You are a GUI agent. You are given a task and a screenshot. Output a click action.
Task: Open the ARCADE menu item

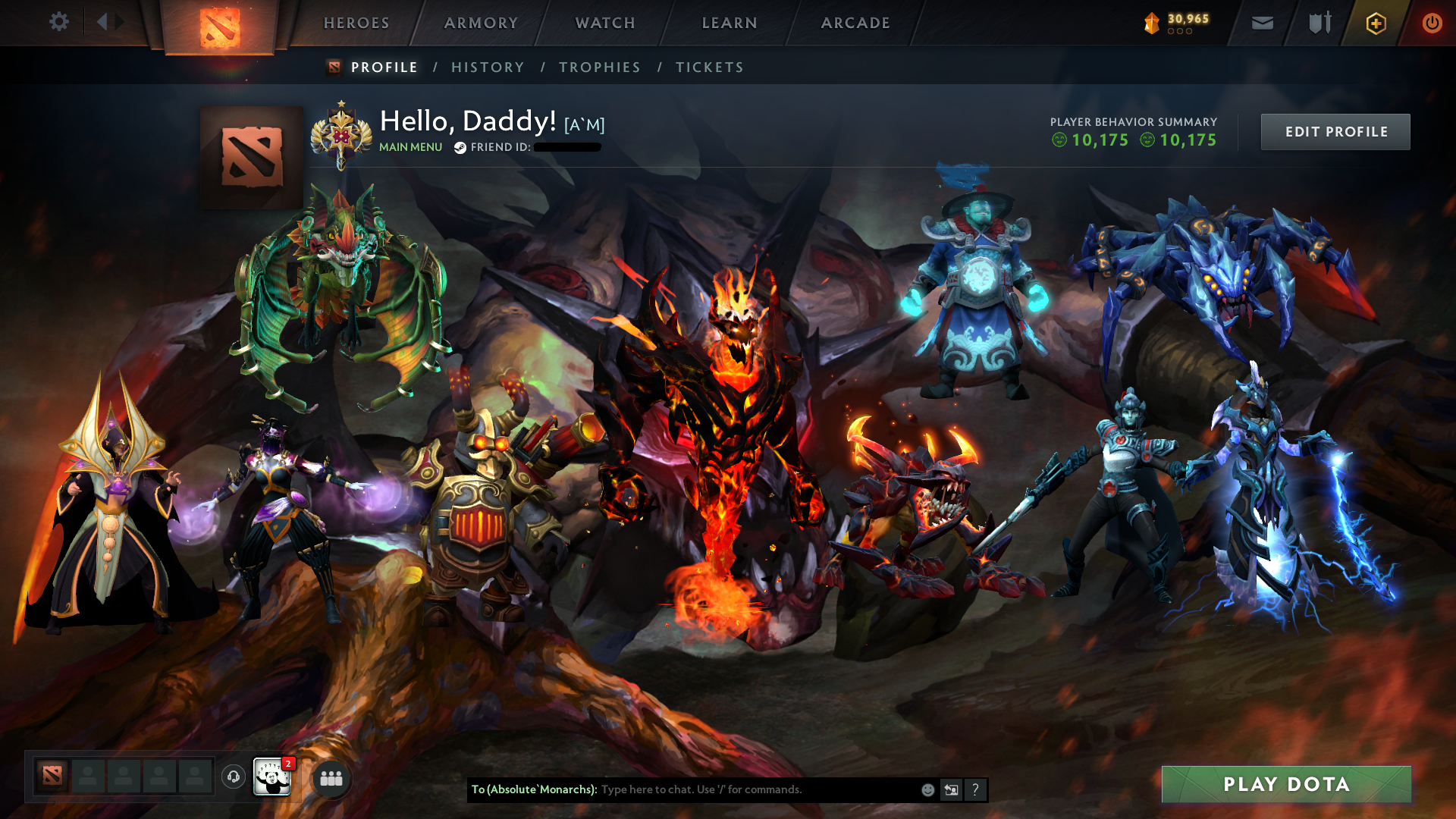tap(855, 23)
